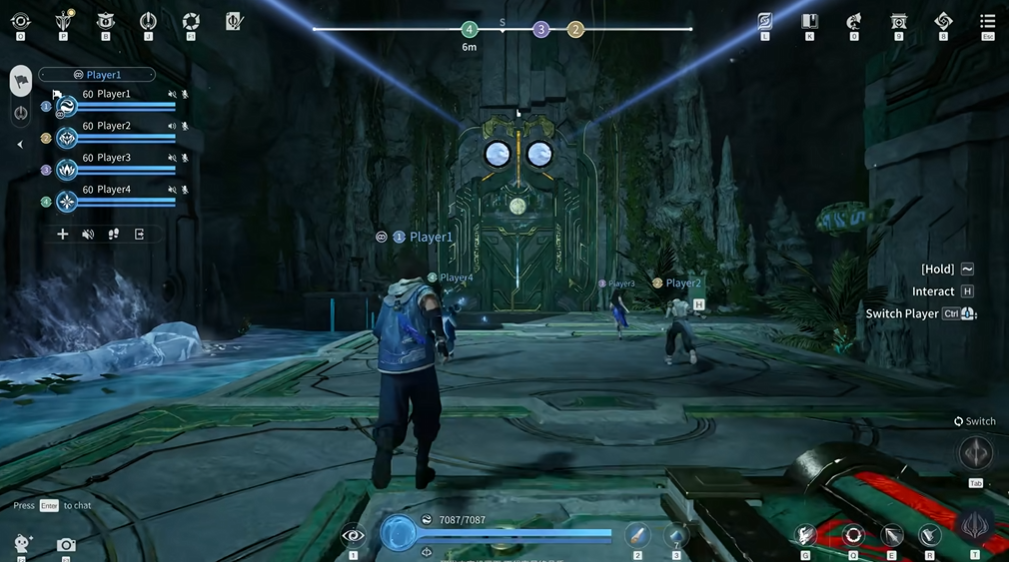Toggle the party voice speaker button
The image size is (1009, 562).
(x=88, y=234)
